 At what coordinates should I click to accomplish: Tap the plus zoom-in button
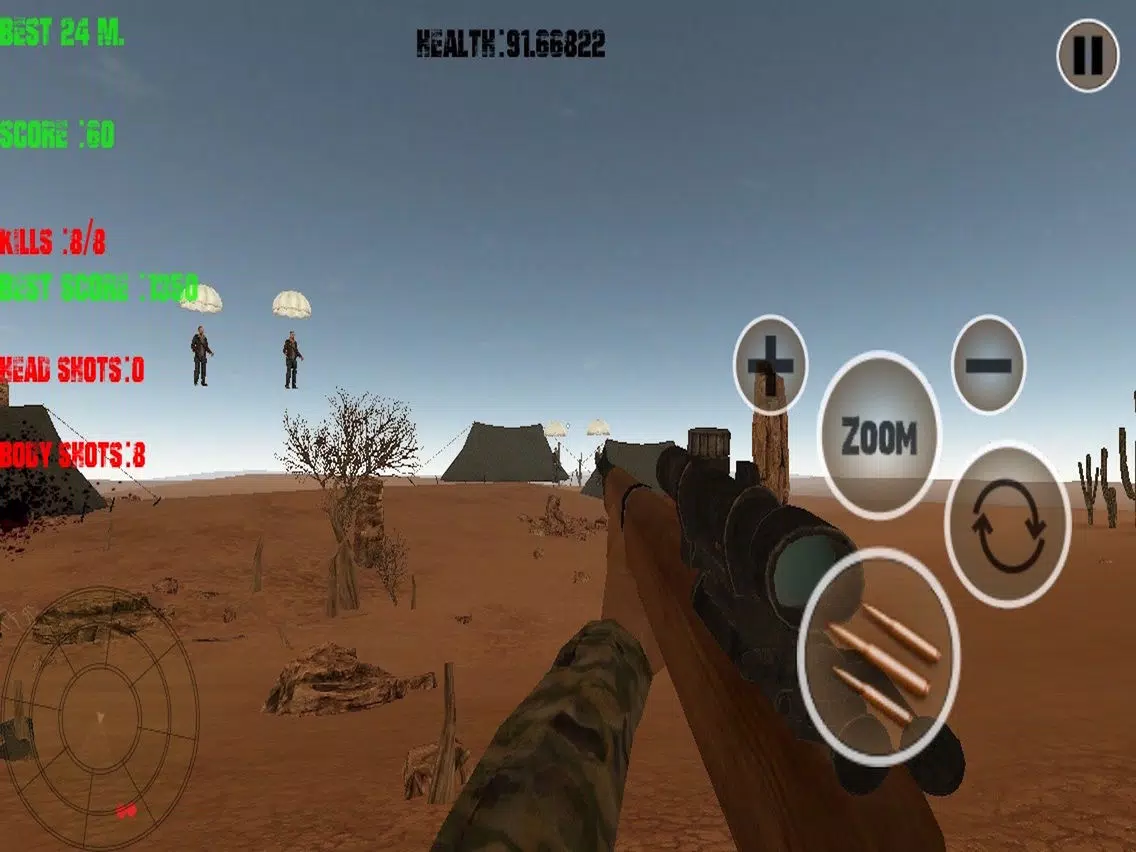coord(770,364)
